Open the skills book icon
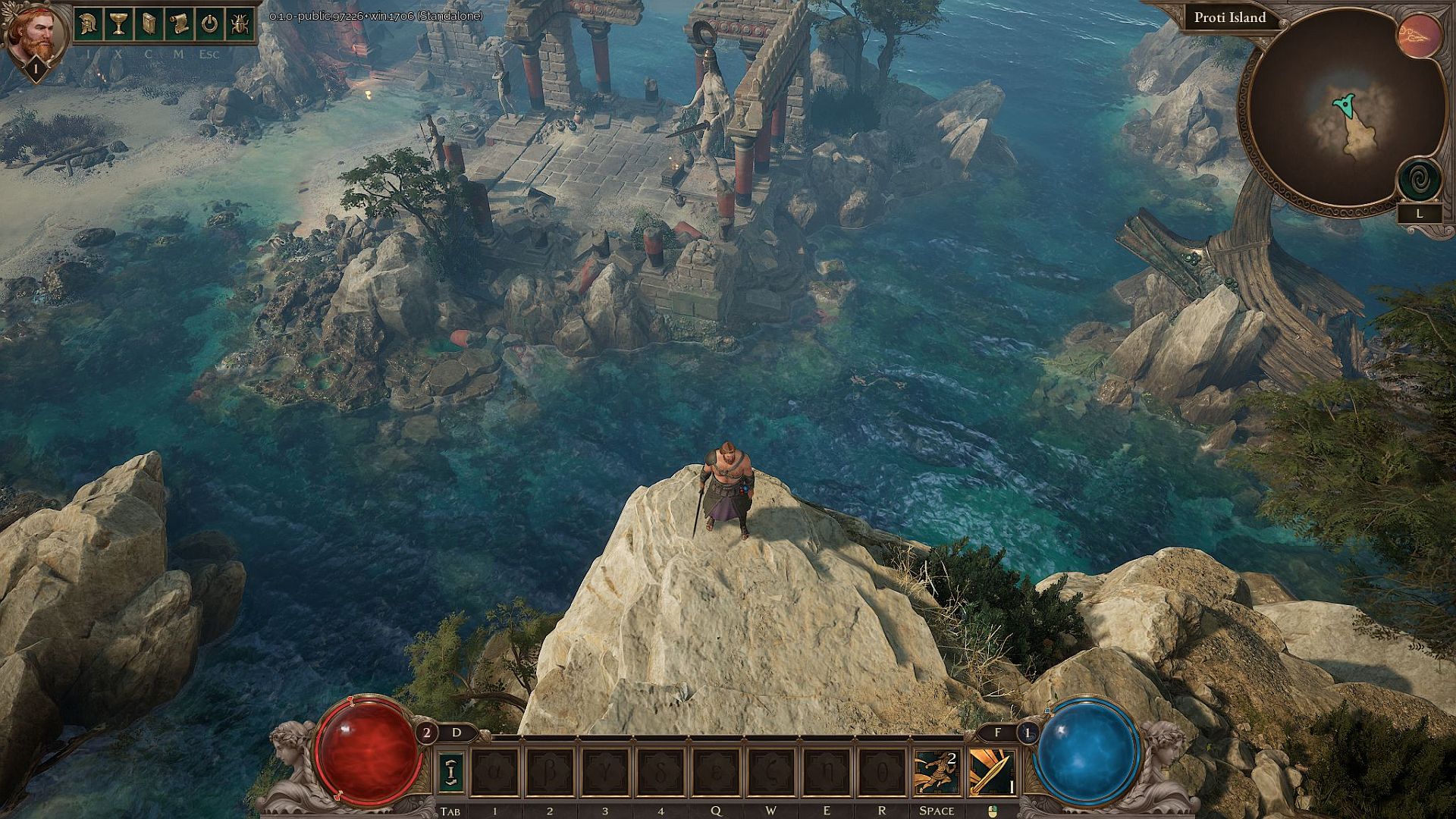The width and height of the screenshot is (1456, 819). click(x=149, y=23)
